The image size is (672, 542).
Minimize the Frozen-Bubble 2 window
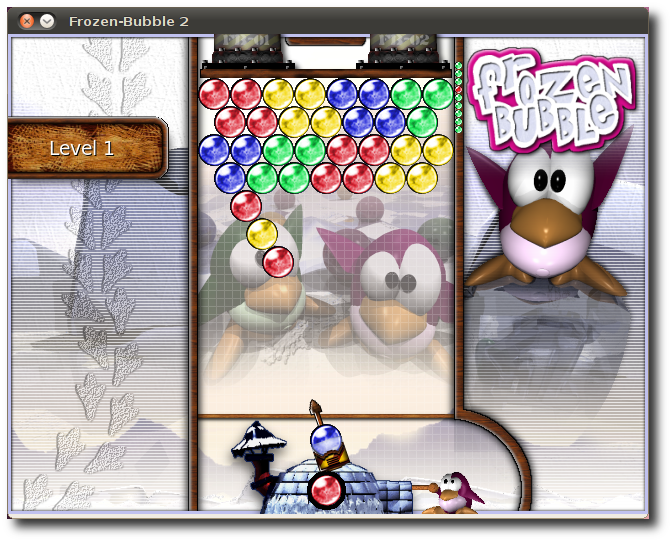pos(46,20)
